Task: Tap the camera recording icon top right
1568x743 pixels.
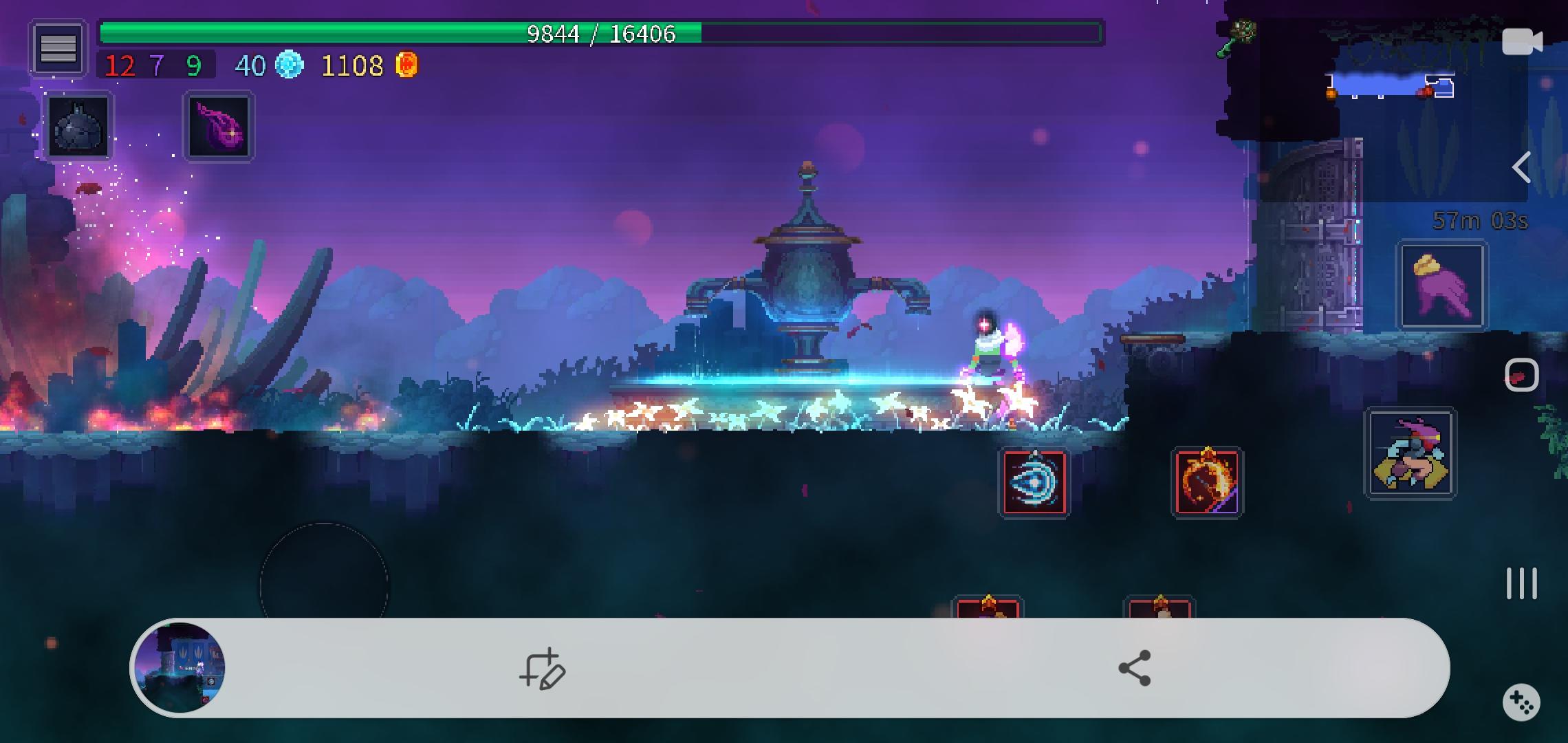Action: tap(1524, 40)
